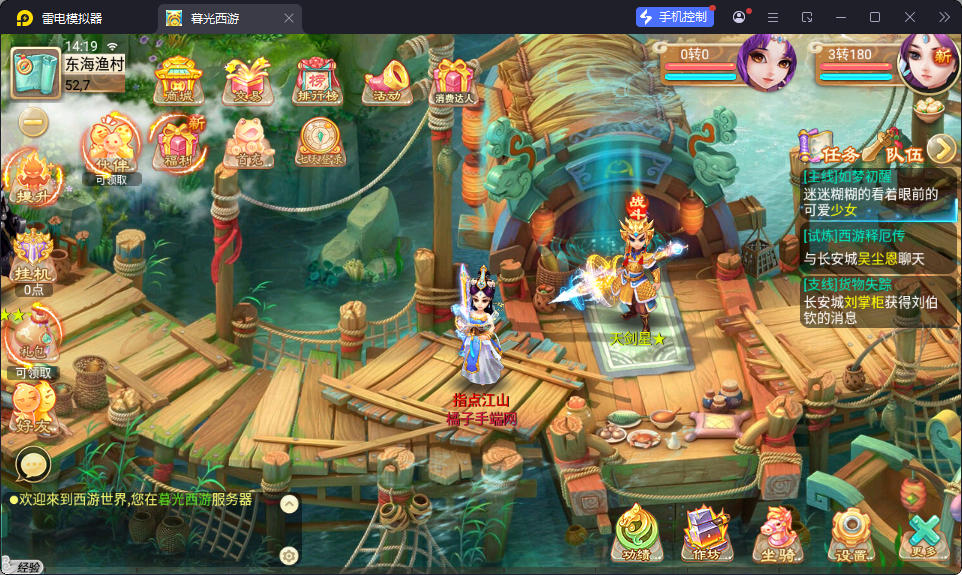This screenshot has width=962, height=575.
Task: Open the 东海渔村 map scroll icon
Action: click(x=36, y=72)
